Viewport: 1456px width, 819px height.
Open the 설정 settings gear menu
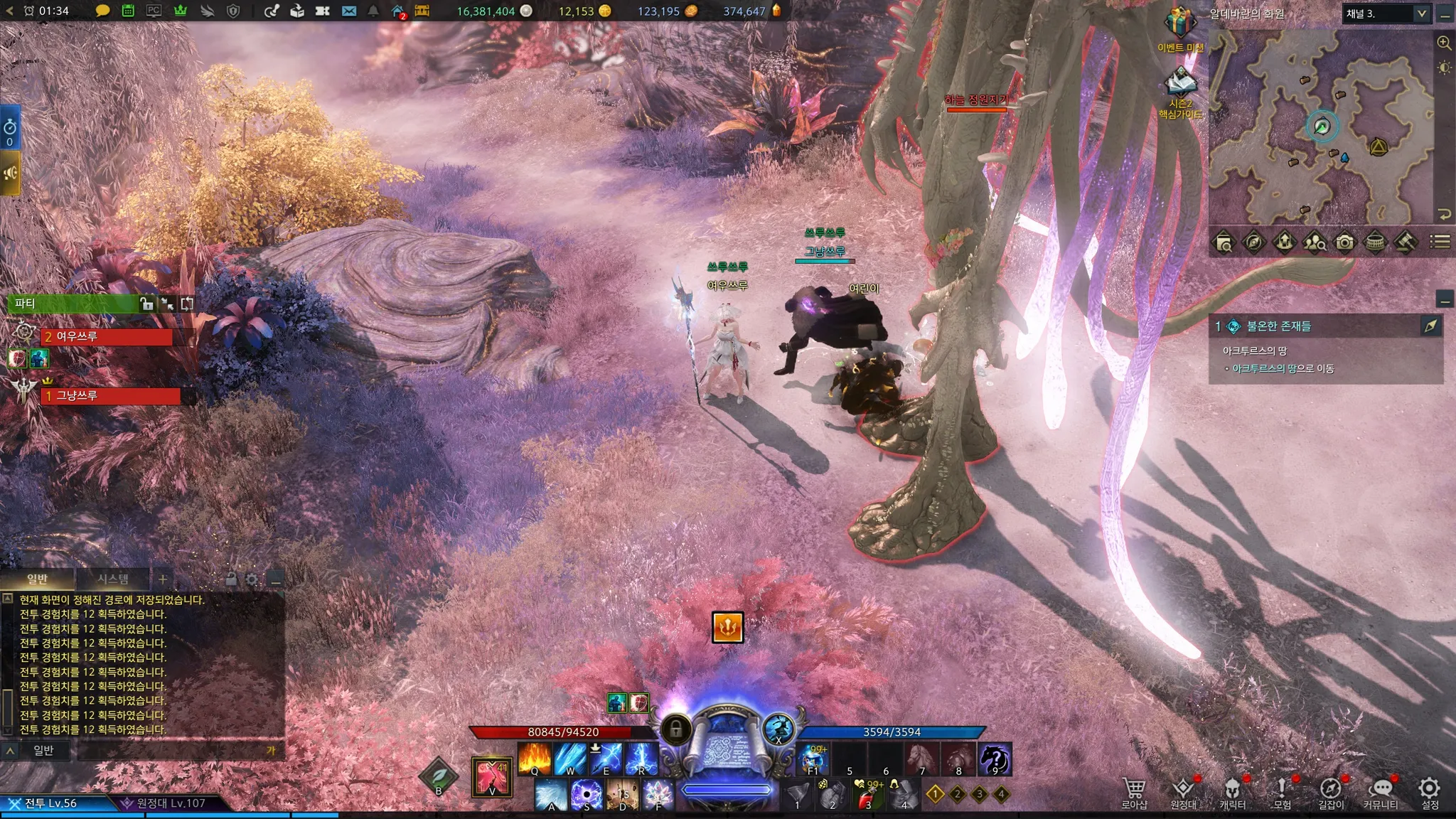click(1429, 792)
